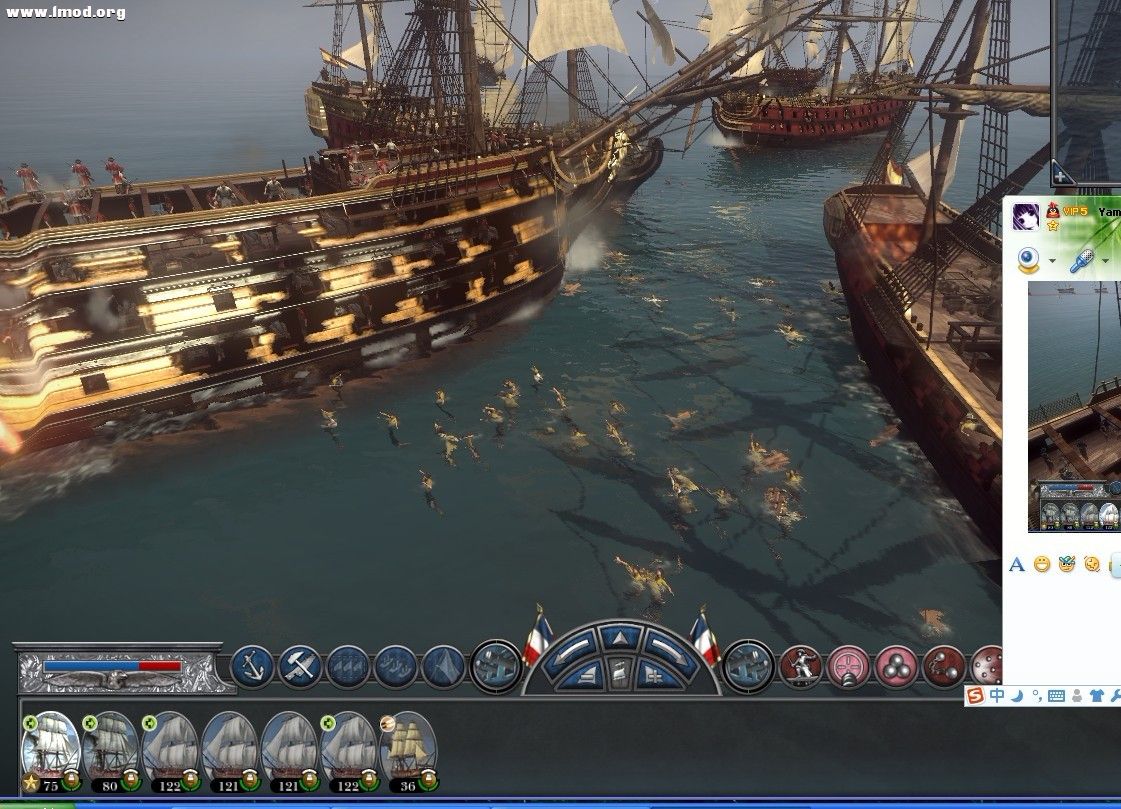Click the anchor button to drop anchor
Image resolution: width=1121 pixels, height=809 pixels.
[252, 667]
